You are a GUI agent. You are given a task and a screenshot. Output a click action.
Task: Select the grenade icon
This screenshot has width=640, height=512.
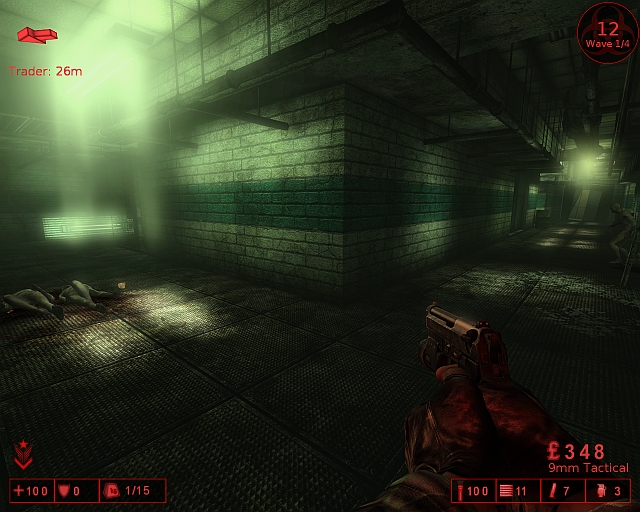(x=603, y=491)
